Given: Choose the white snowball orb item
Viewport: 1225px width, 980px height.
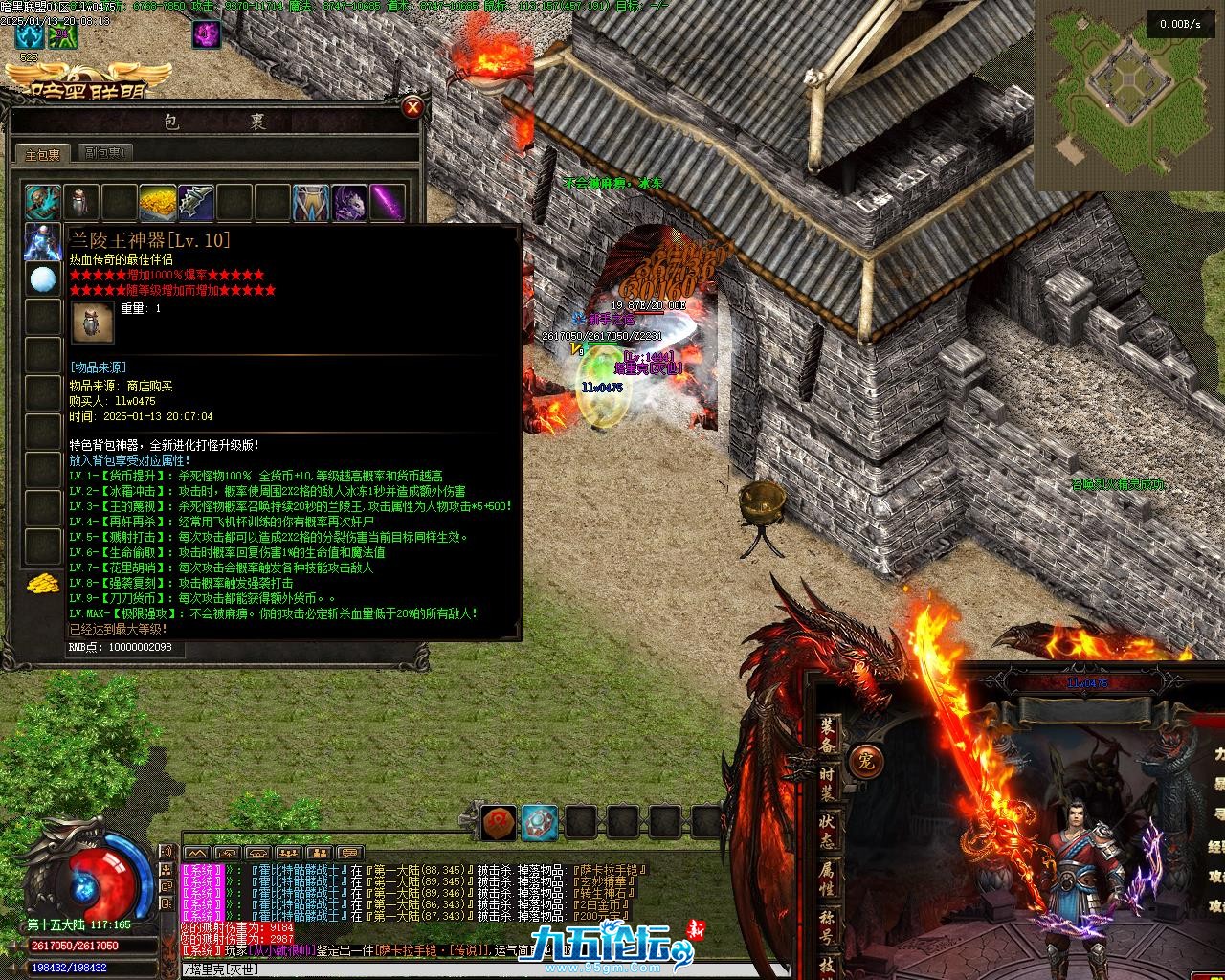Looking at the screenshot, I should (42, 279).
